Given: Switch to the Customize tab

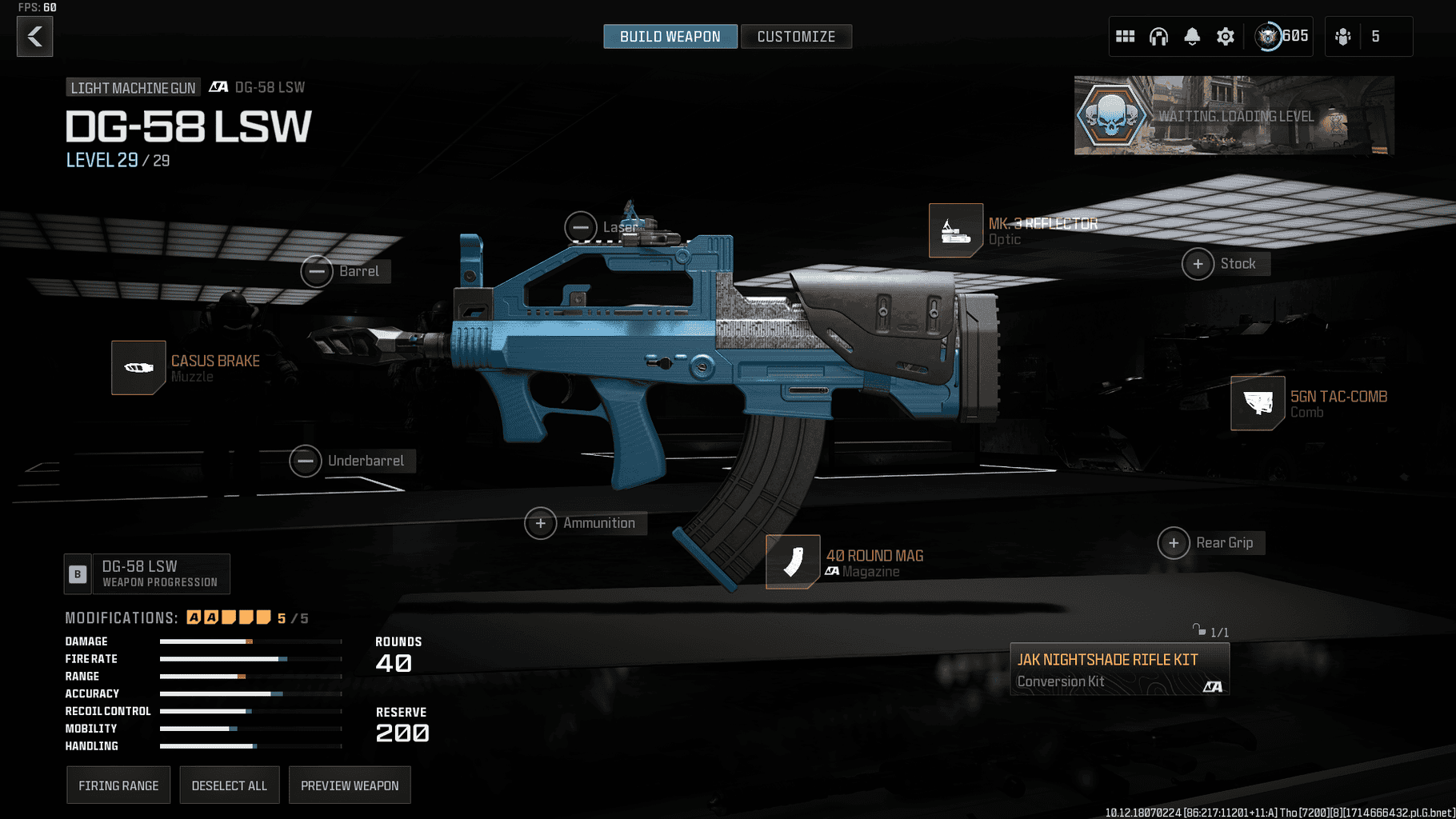Looking at the screenshot, I should (796, 36).
